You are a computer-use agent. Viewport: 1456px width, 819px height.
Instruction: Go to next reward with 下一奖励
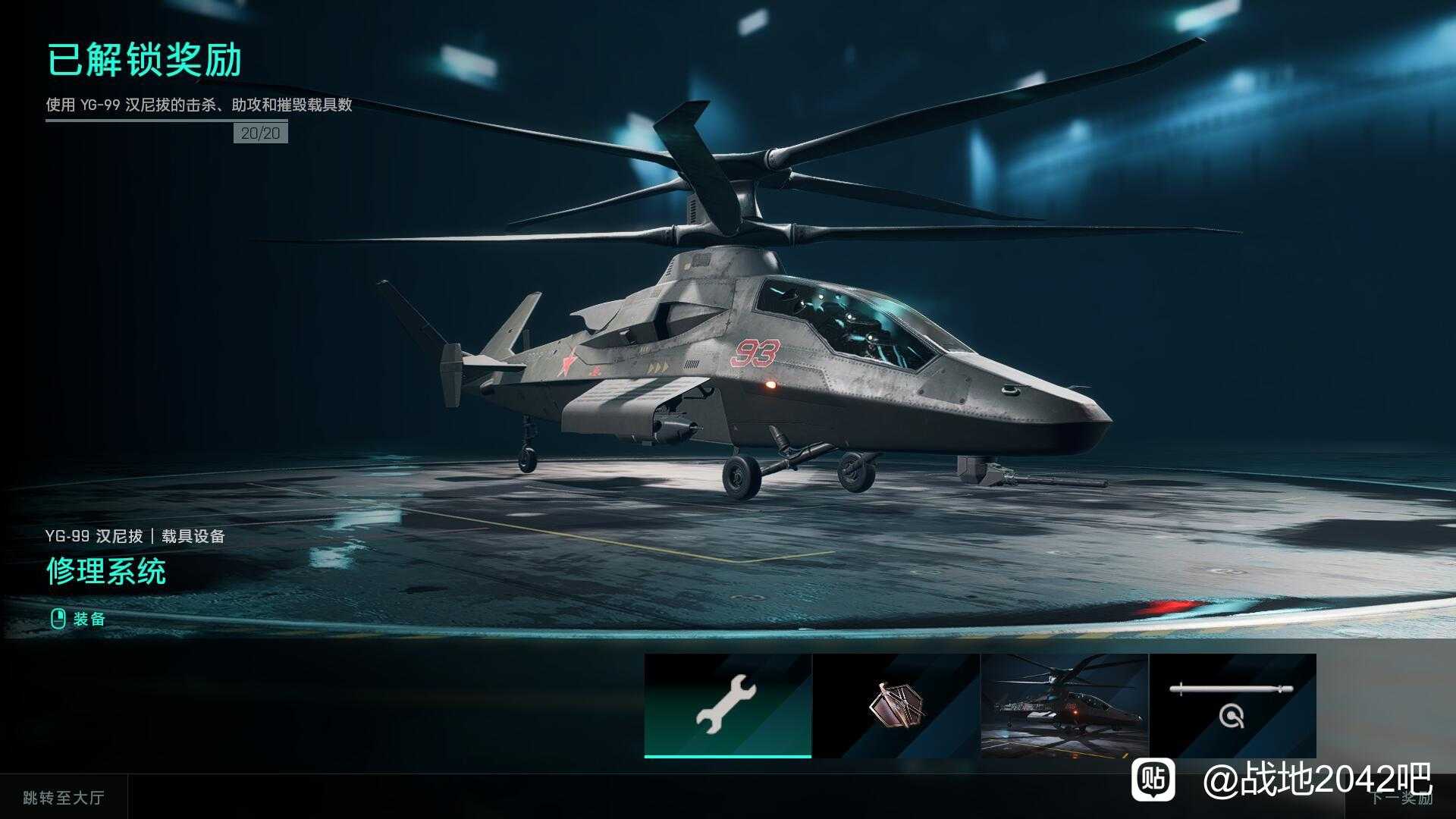point(1400,798)
